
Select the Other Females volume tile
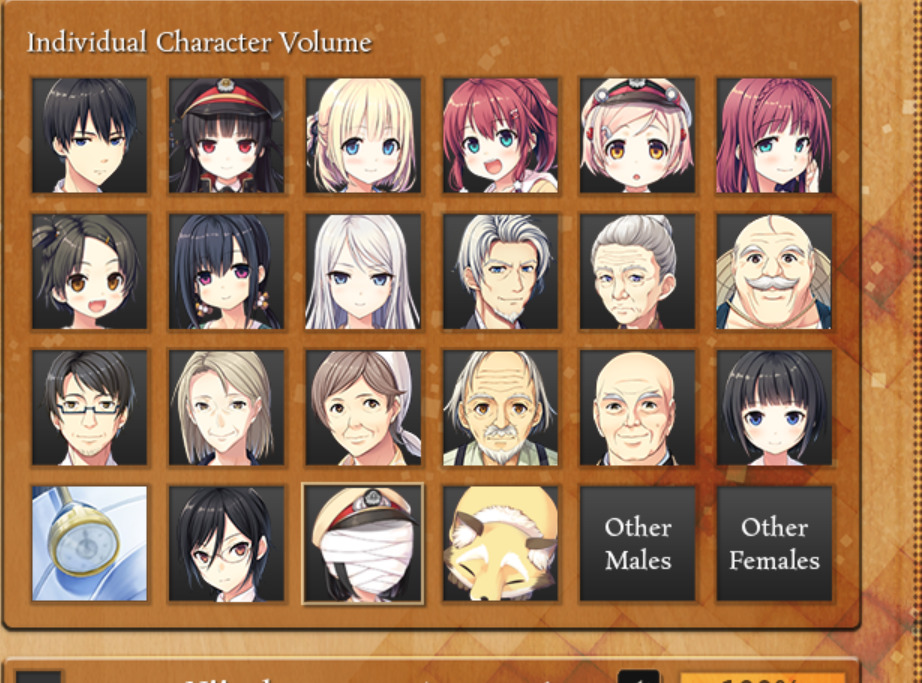point(774,543)
